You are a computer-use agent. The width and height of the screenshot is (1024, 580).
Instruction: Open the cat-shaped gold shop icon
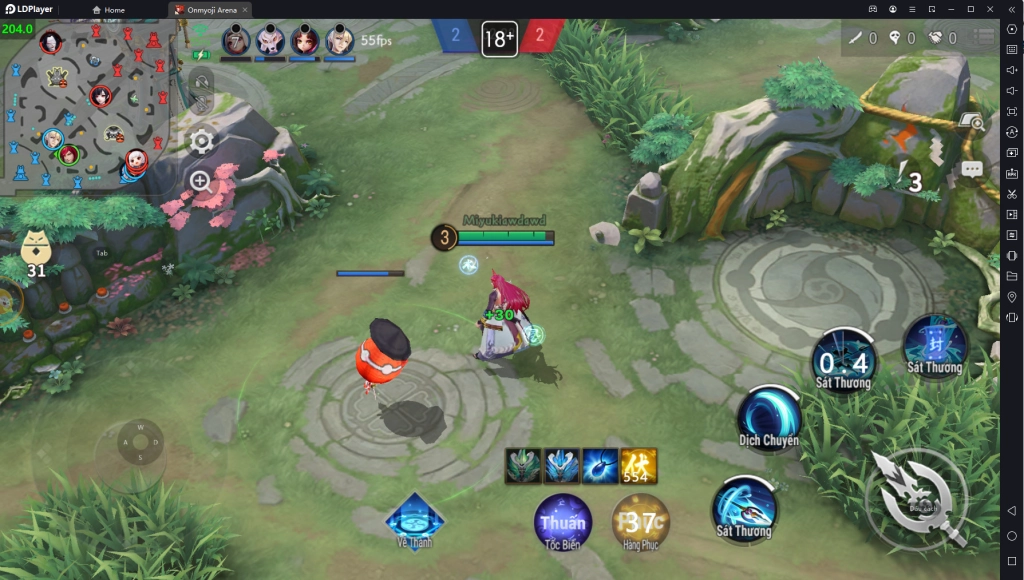36,250
